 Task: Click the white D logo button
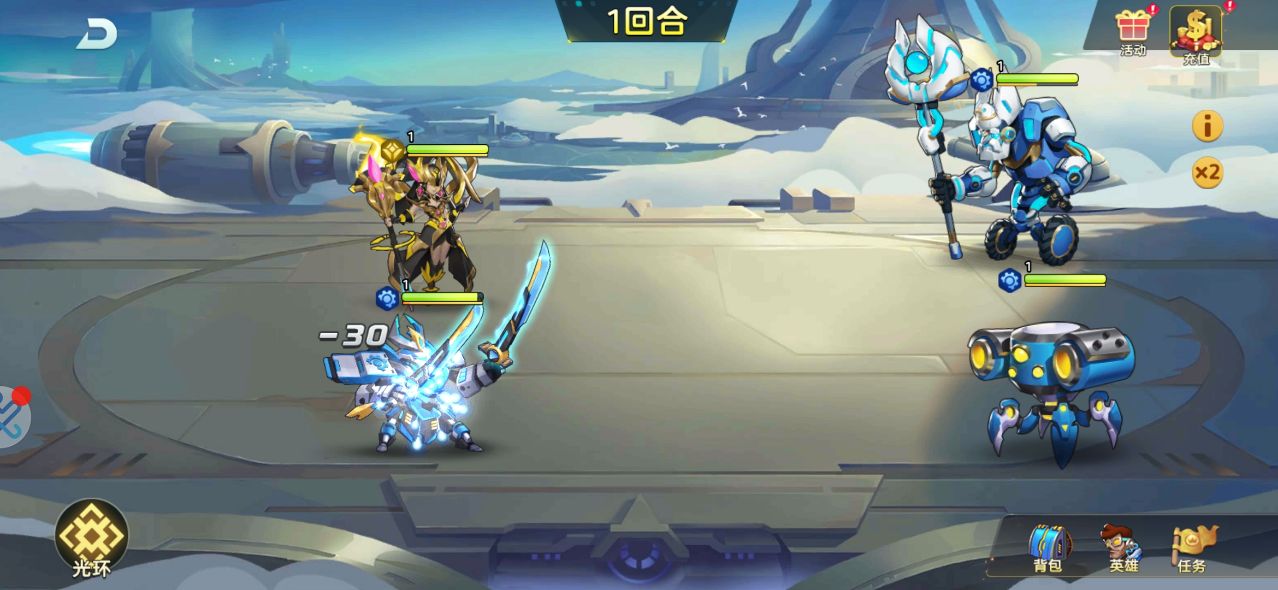pyautogui.click(x=97, y=34)
